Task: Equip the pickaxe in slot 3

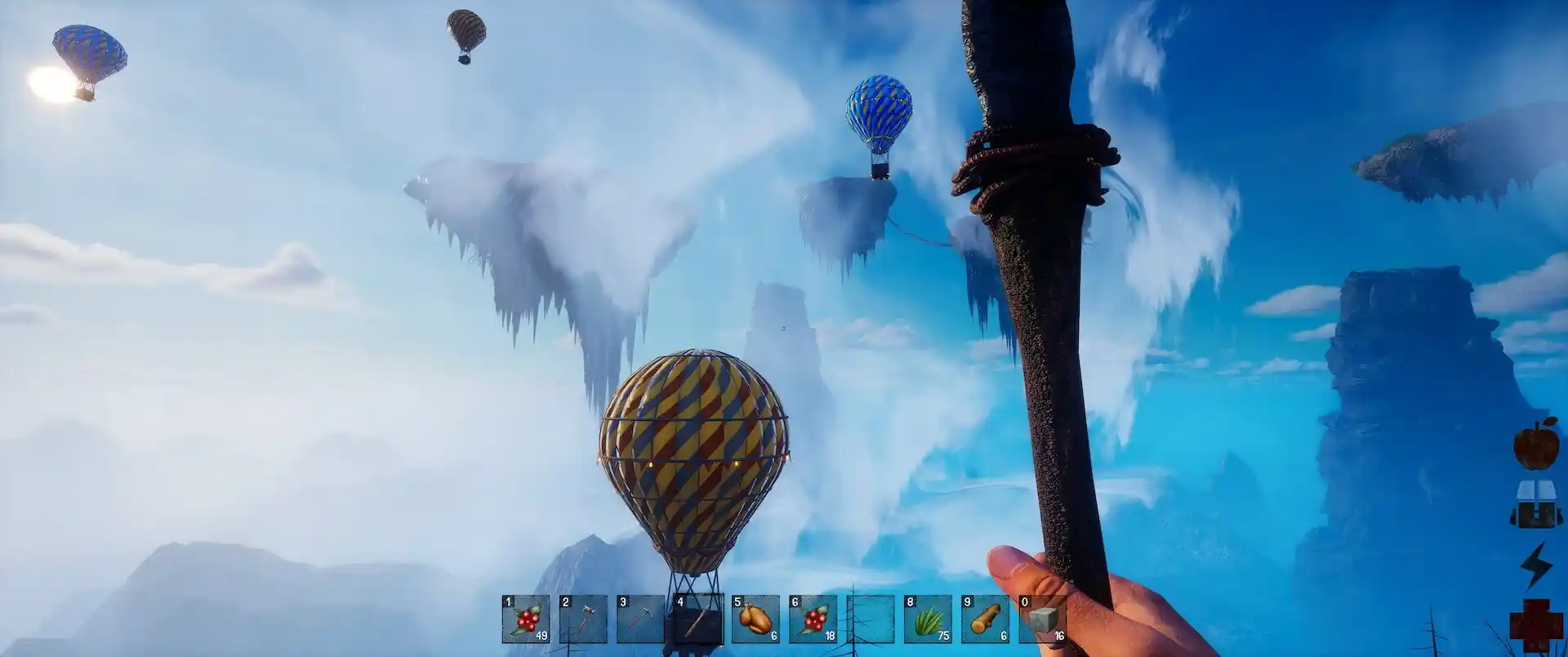Action: click(640, 619)
